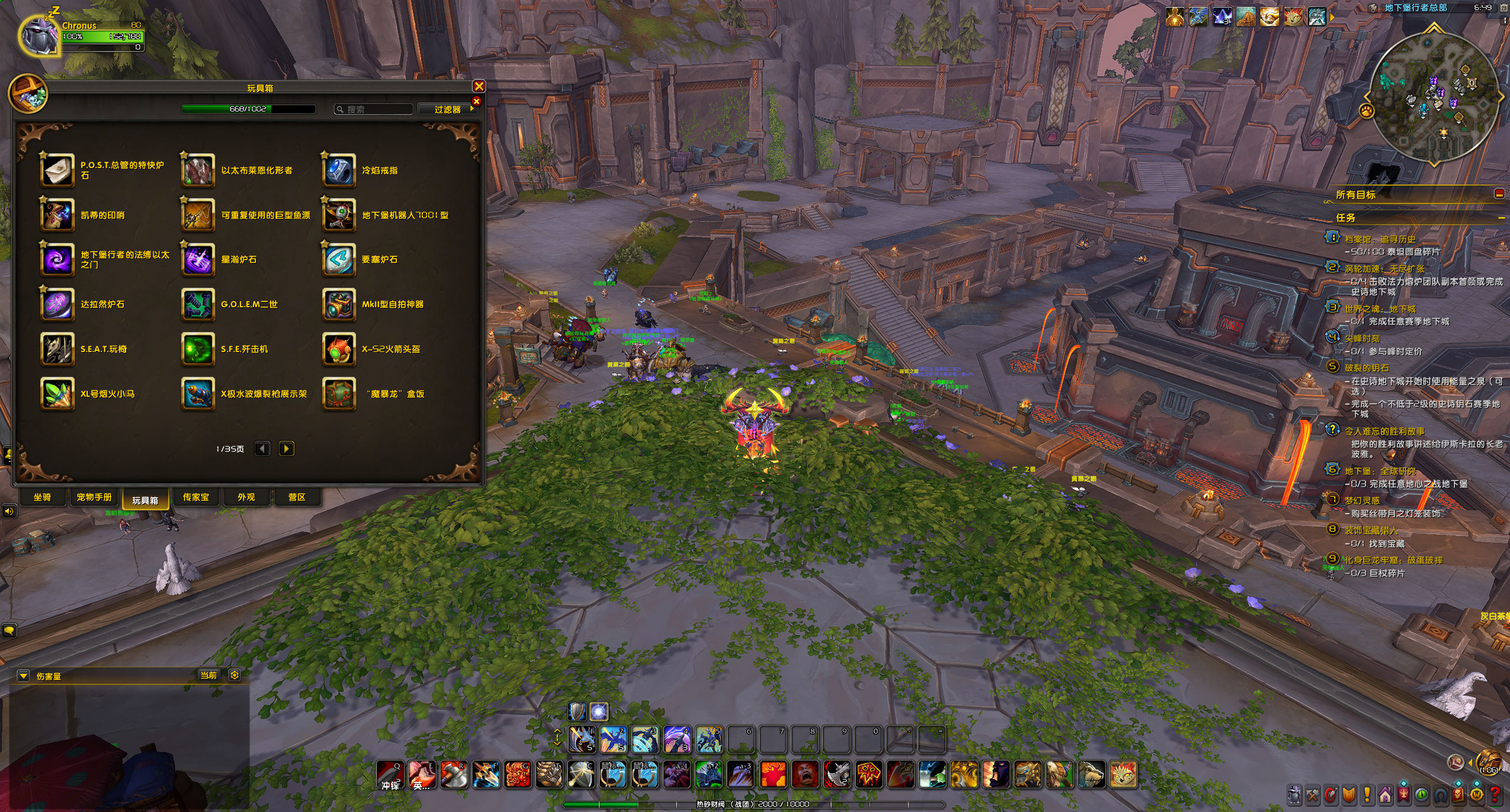1510x812 pixels.
Task: Activate the 星瀚炉石 hearthstone toy
Action: 198,259
